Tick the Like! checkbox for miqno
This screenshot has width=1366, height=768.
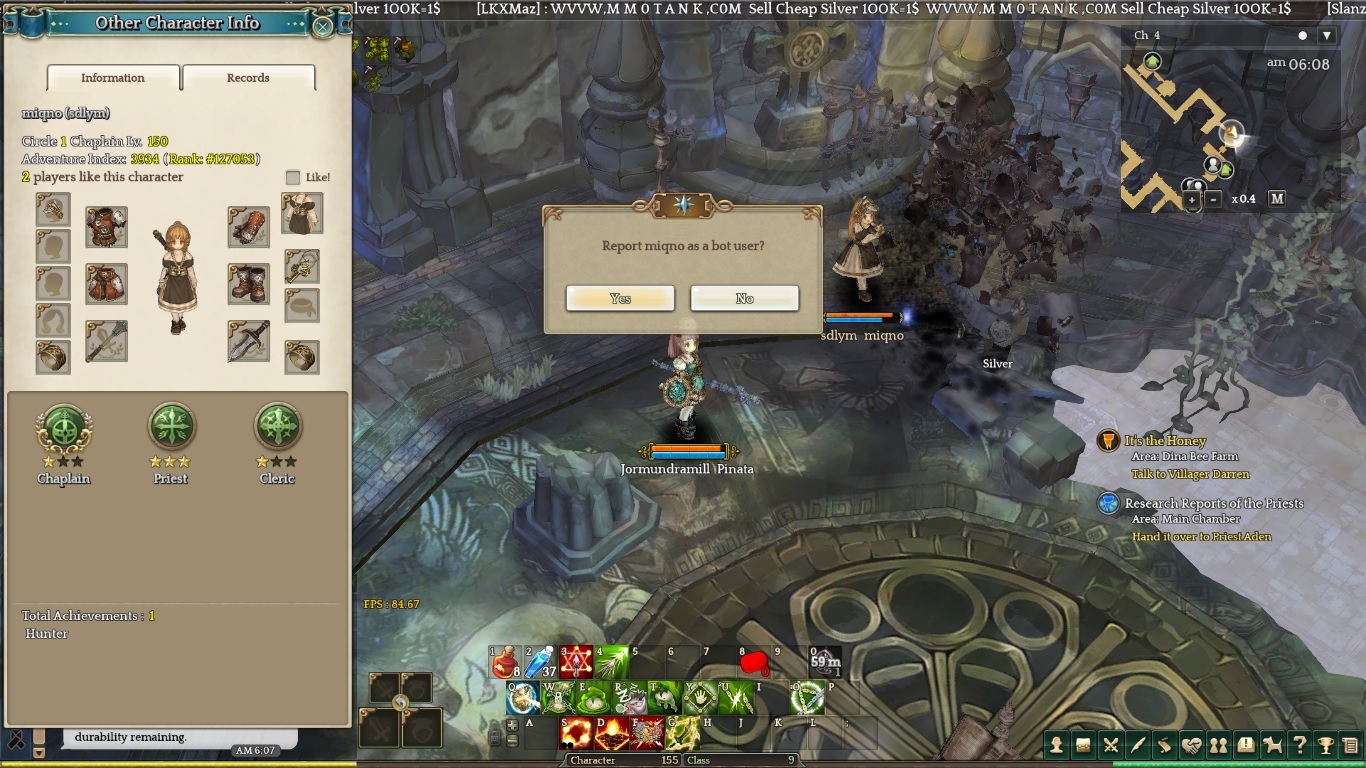293,178
